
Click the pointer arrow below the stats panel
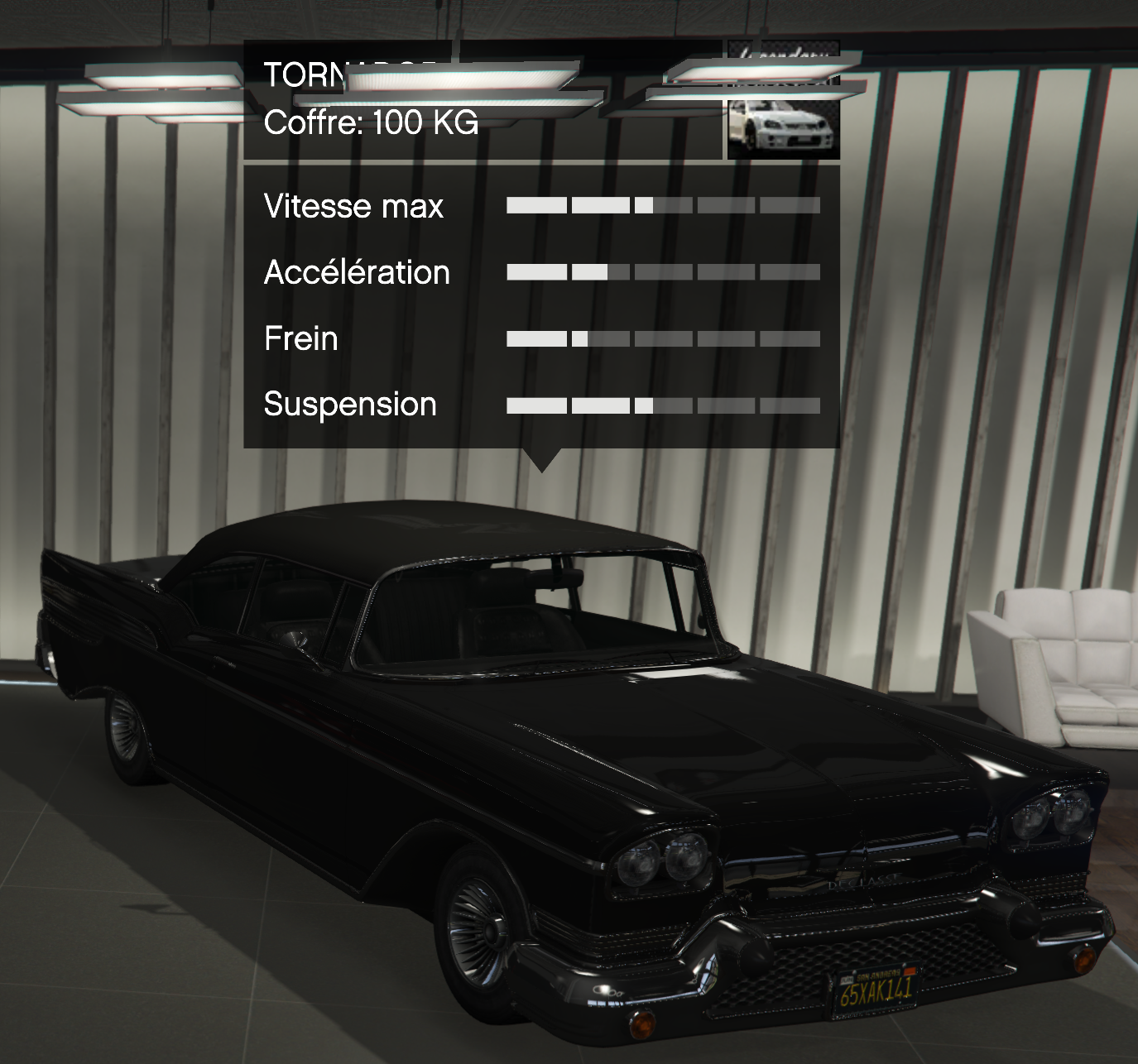click(x=544, y=458)
